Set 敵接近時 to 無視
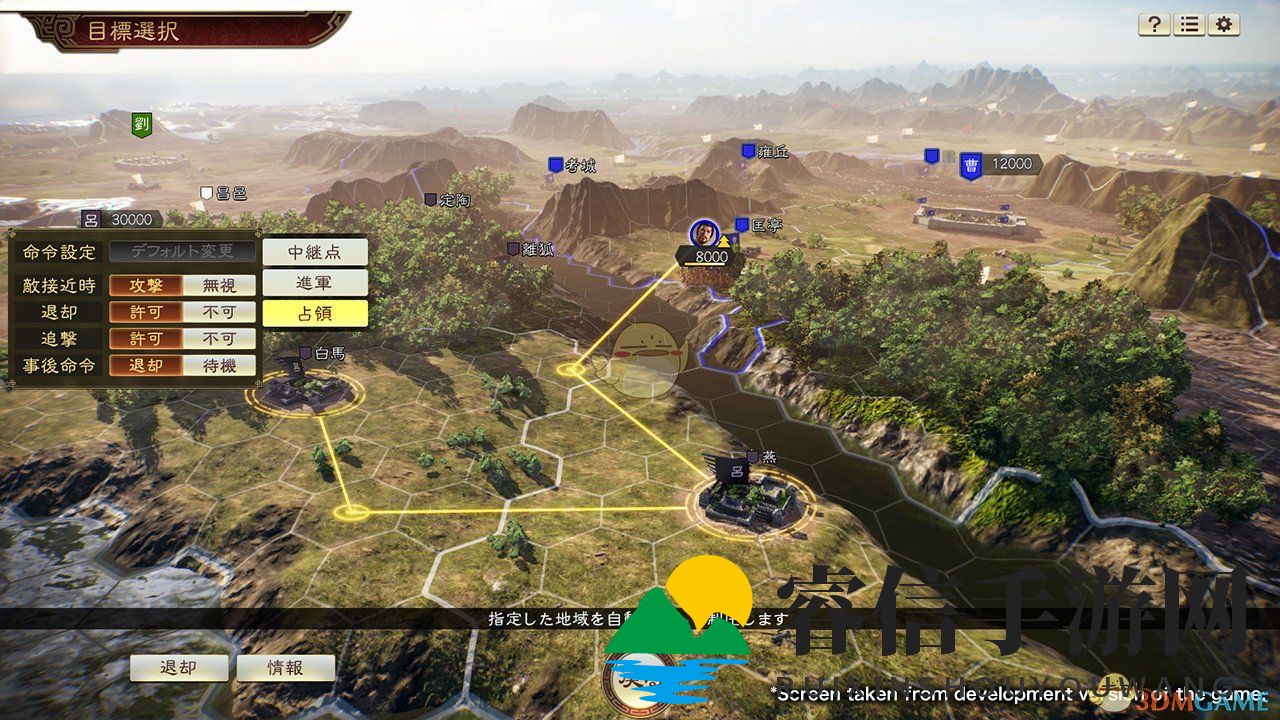This screenshot has width=1280, height=720. click(x=219, y=285)
